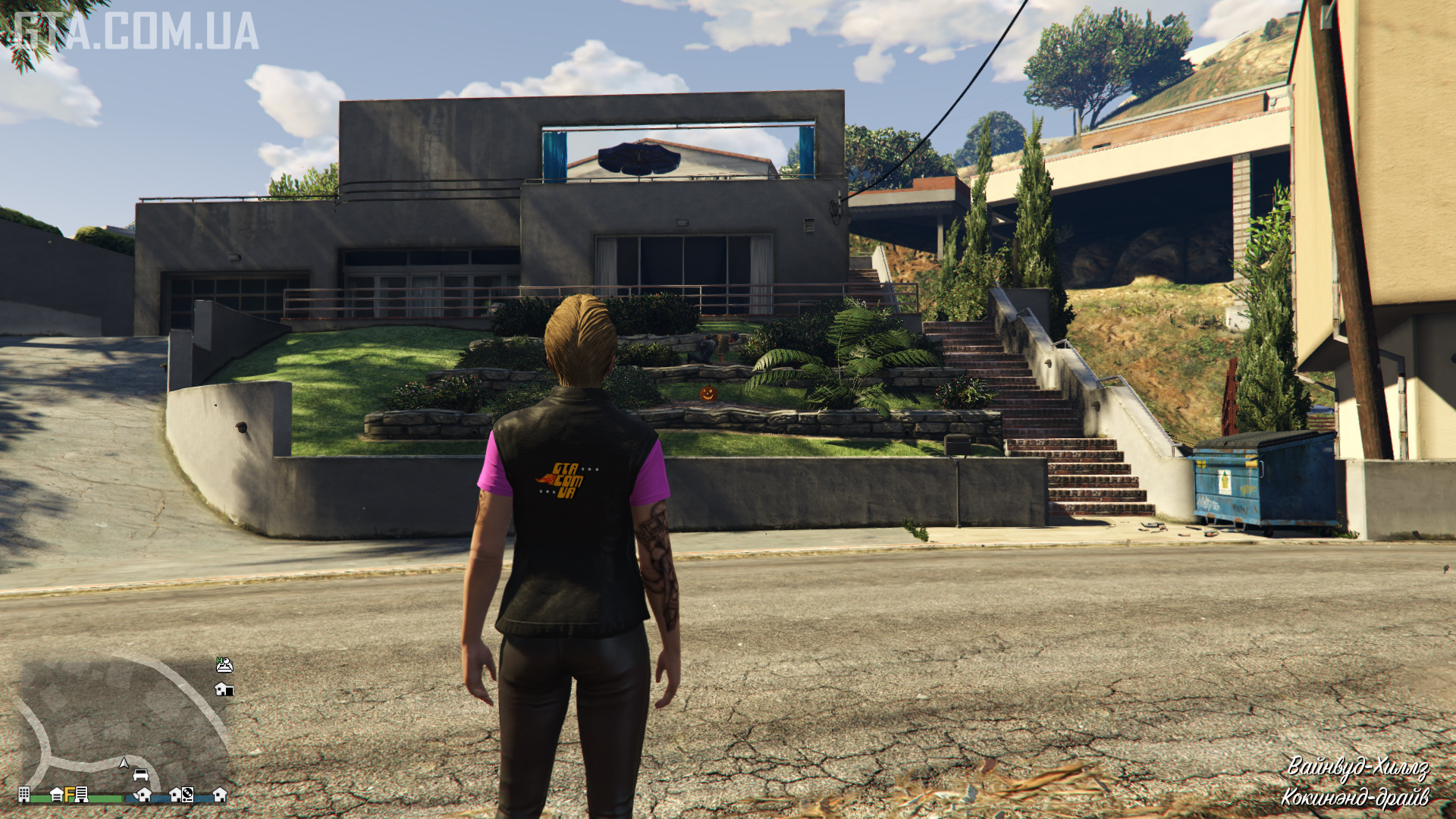
Task: Select the personal vehicle car blip
Action: pyautogui.click(x=141, y=775)
